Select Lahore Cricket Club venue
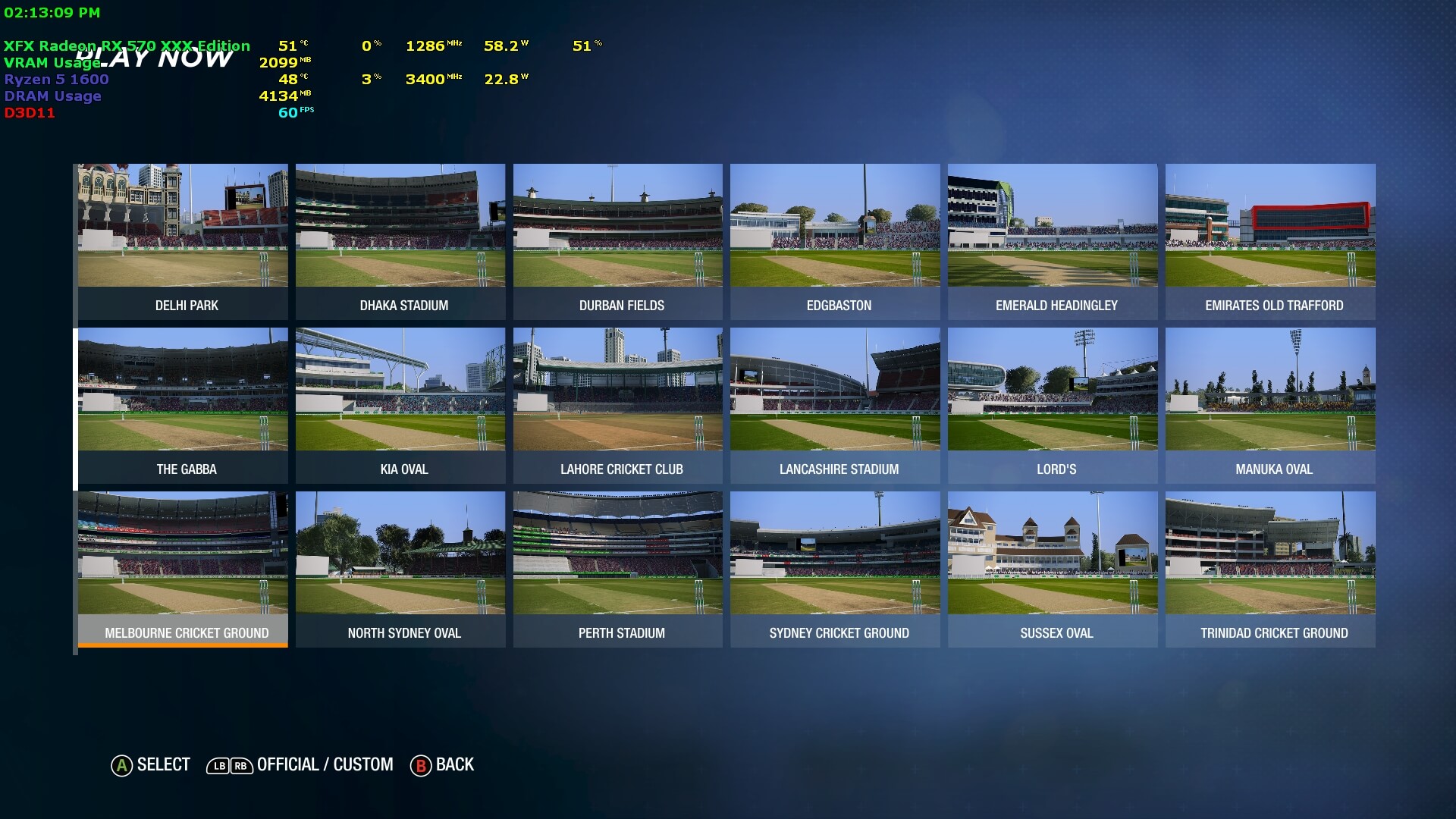The image size is (1456, 819). coord(618,405)
